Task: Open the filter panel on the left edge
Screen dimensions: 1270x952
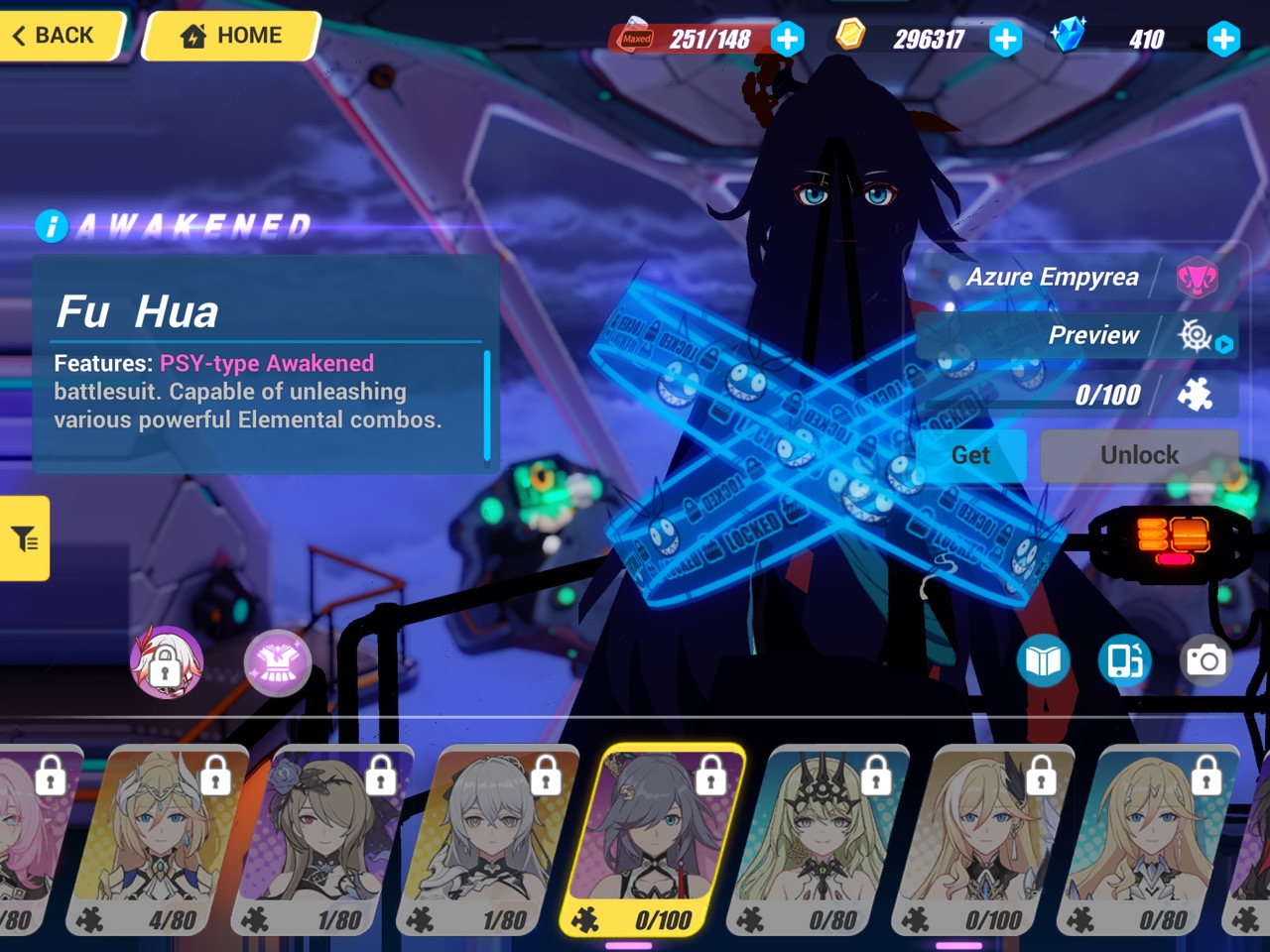Action: [25, 540]
